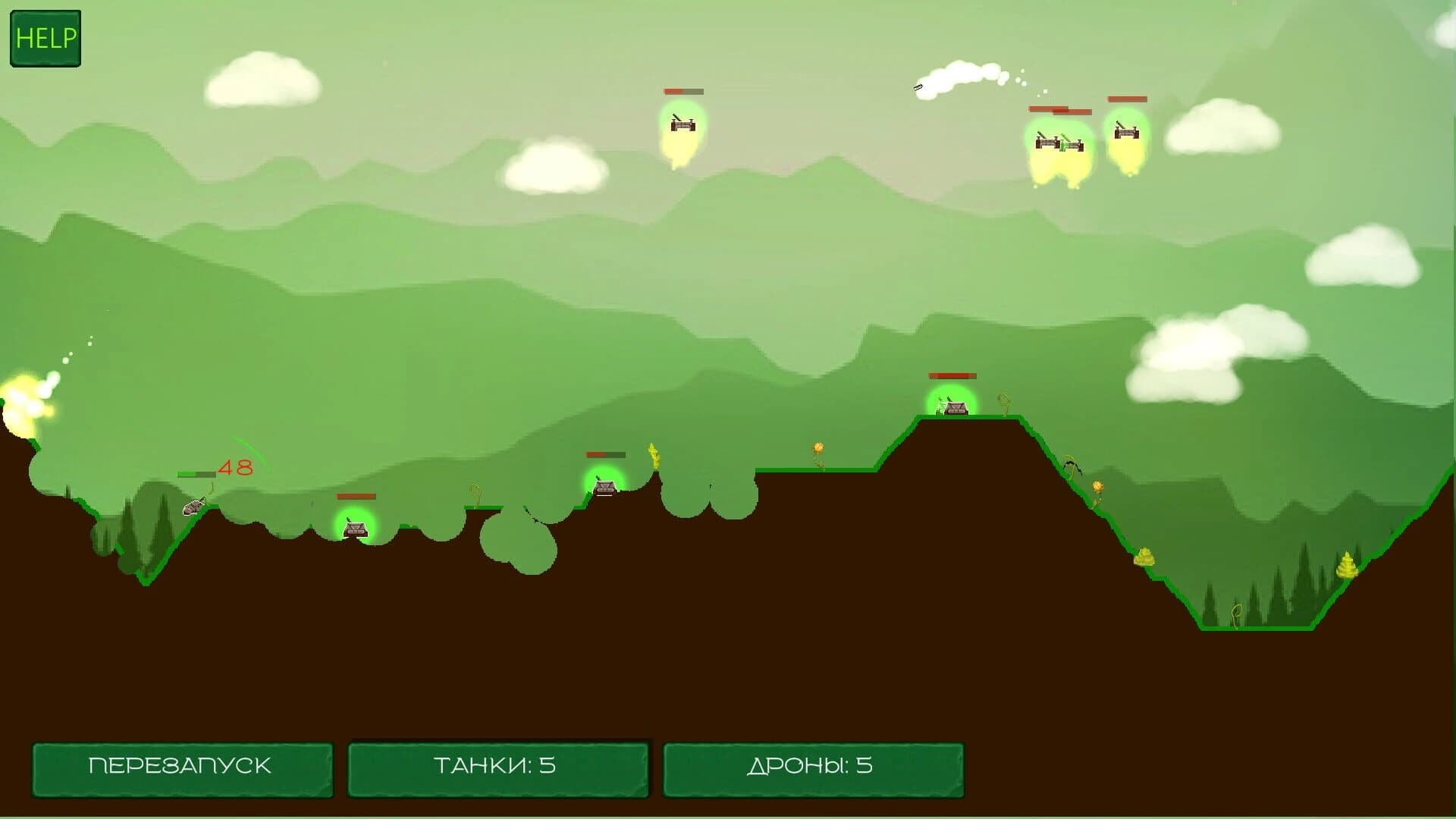Click the health bar above the hilltop tank
1456x819 pixels.
[x=952, y=375]
